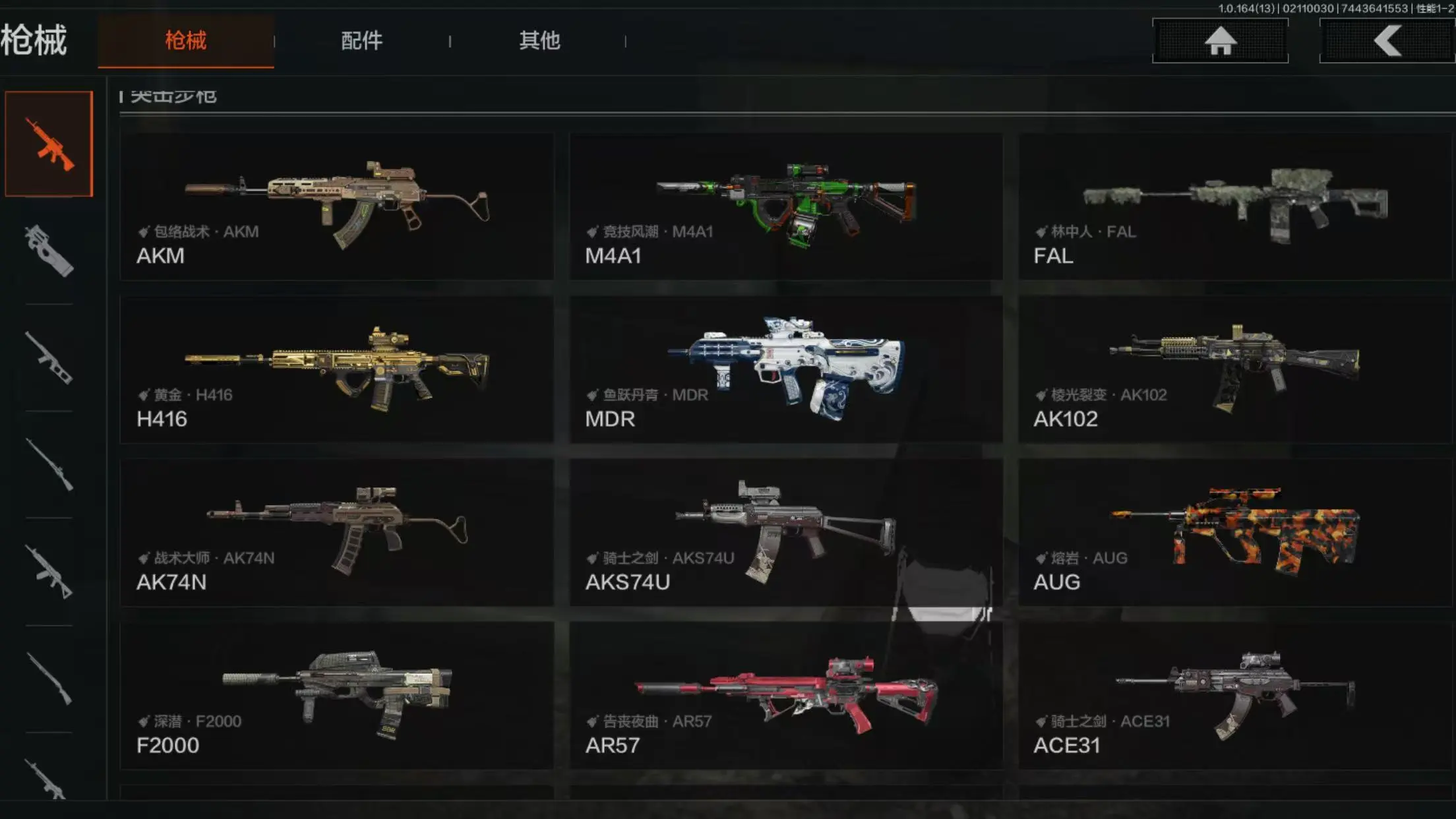The height and width of the screenshot is (819, 1456).
Task: Select the lava-skin AUG weapon card
Action: tap(1234, 533)
